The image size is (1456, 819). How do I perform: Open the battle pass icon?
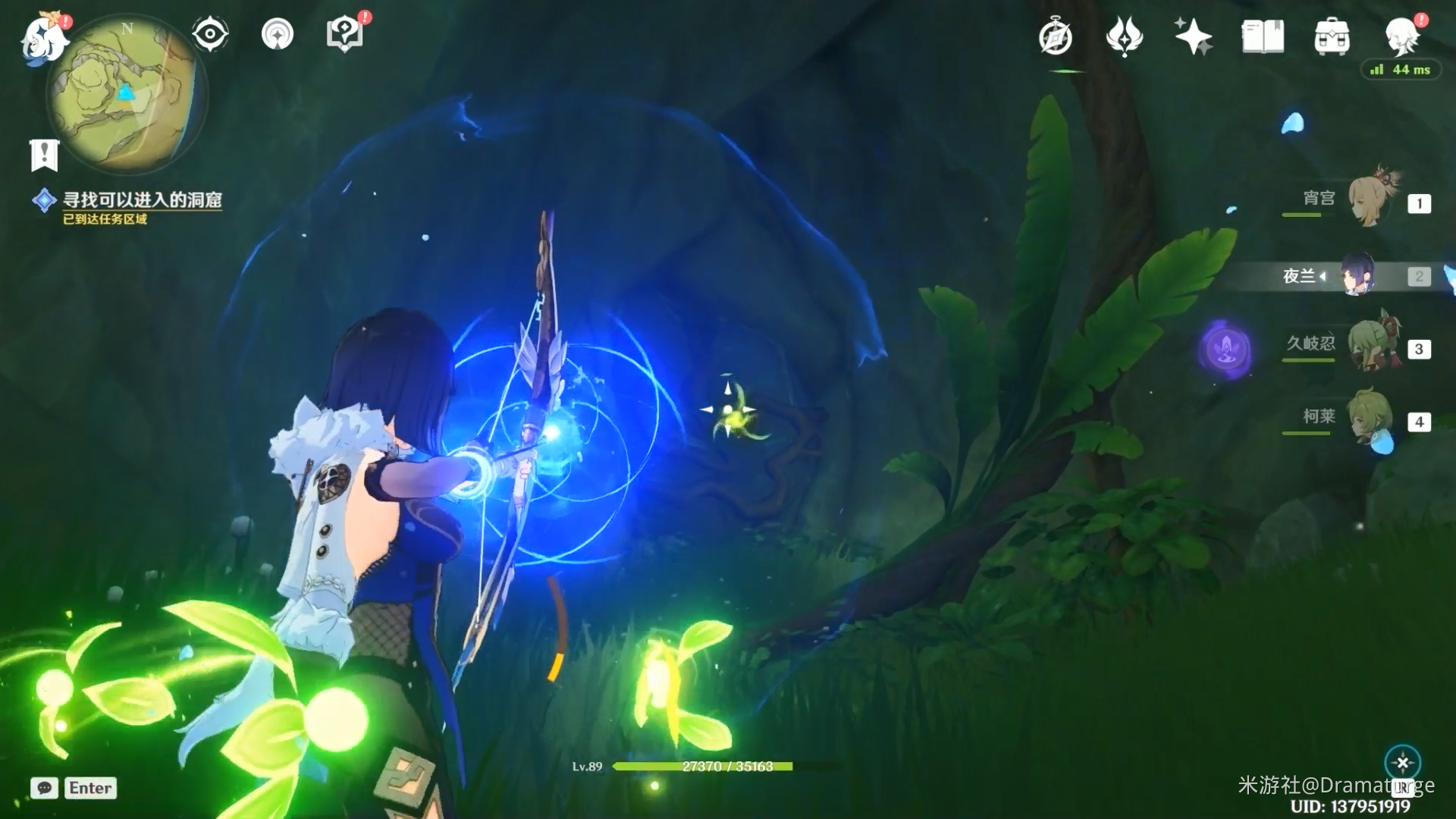[1124, 36]
